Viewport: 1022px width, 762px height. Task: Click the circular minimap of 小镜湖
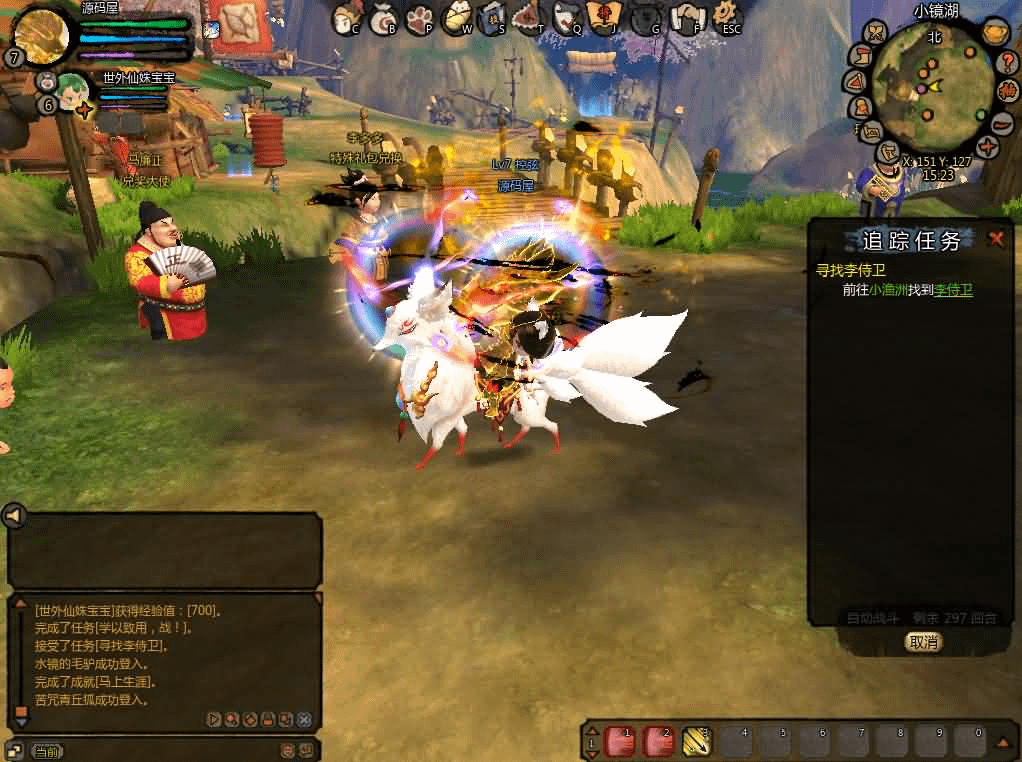932,87
